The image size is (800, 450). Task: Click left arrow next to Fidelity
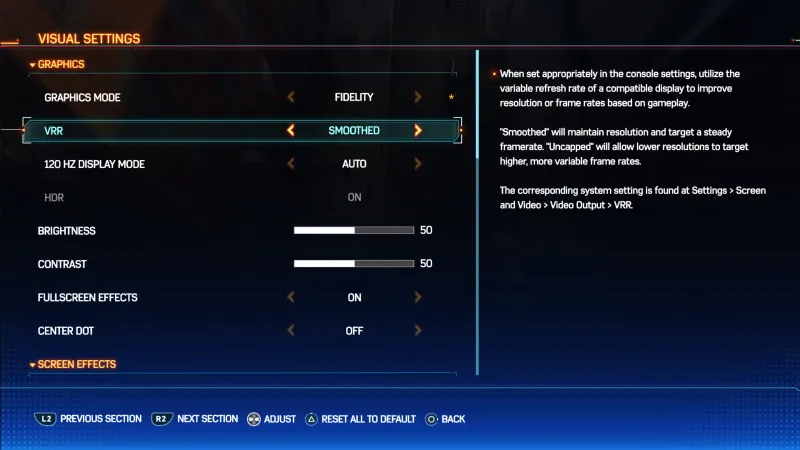291,97
